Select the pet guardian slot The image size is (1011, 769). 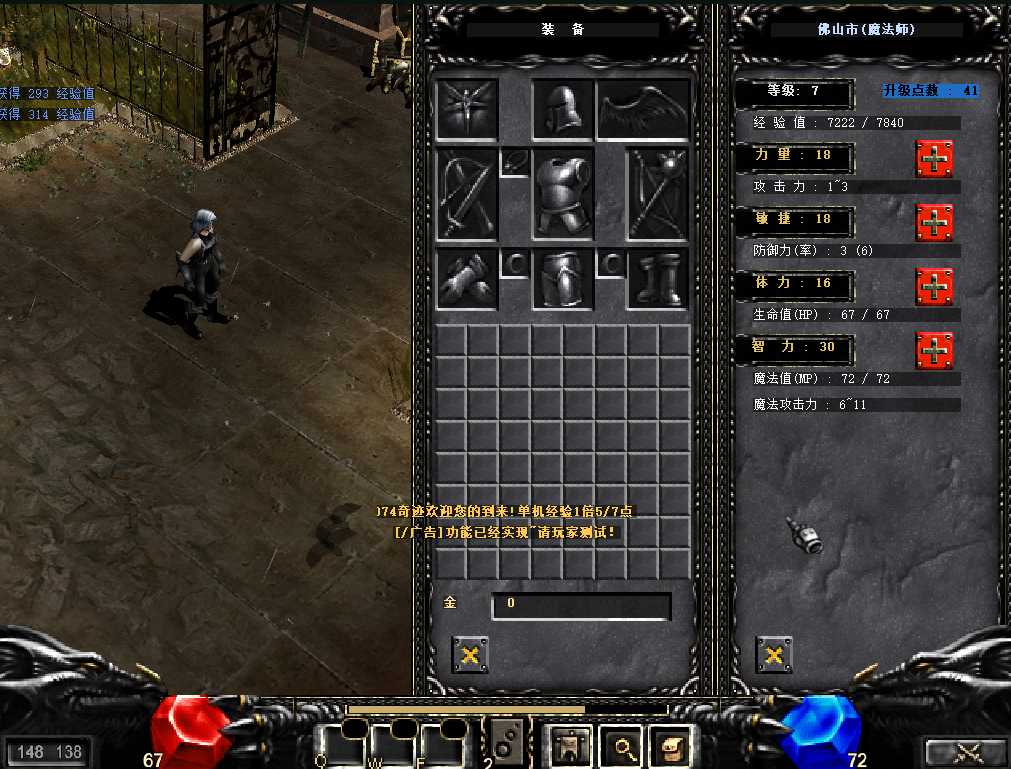coord(467,110)
